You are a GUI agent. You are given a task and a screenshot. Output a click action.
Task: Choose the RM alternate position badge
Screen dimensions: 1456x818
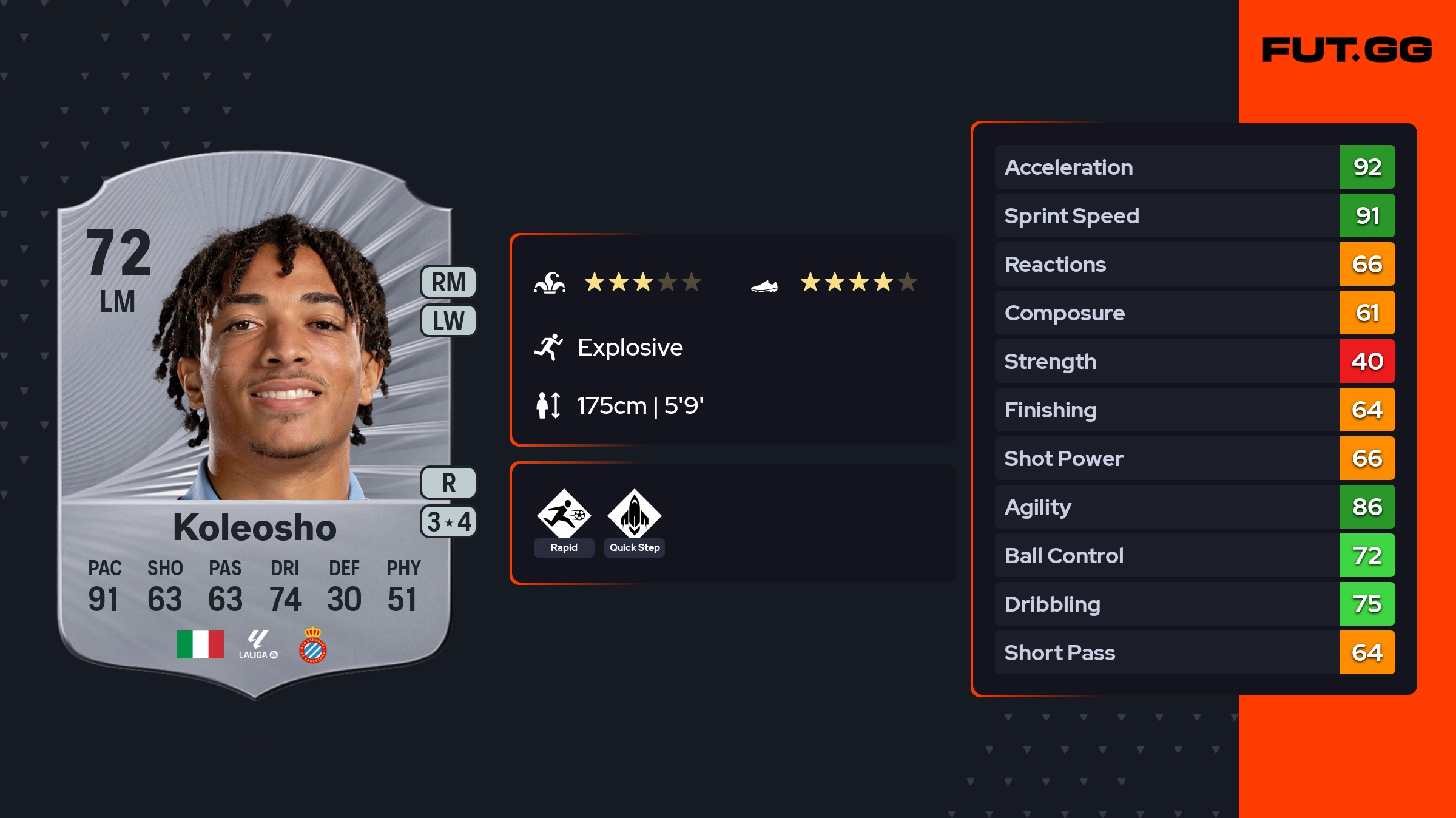(x=448, y=282)
